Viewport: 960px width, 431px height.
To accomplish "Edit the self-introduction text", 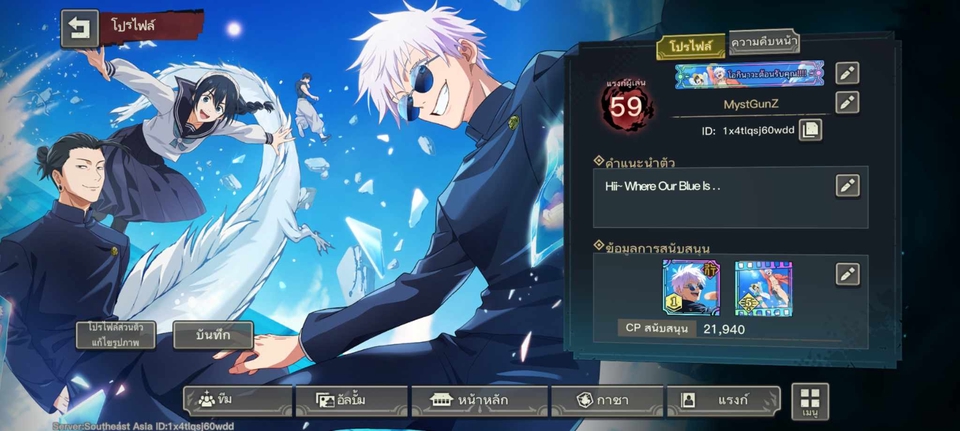I will 847,185.
